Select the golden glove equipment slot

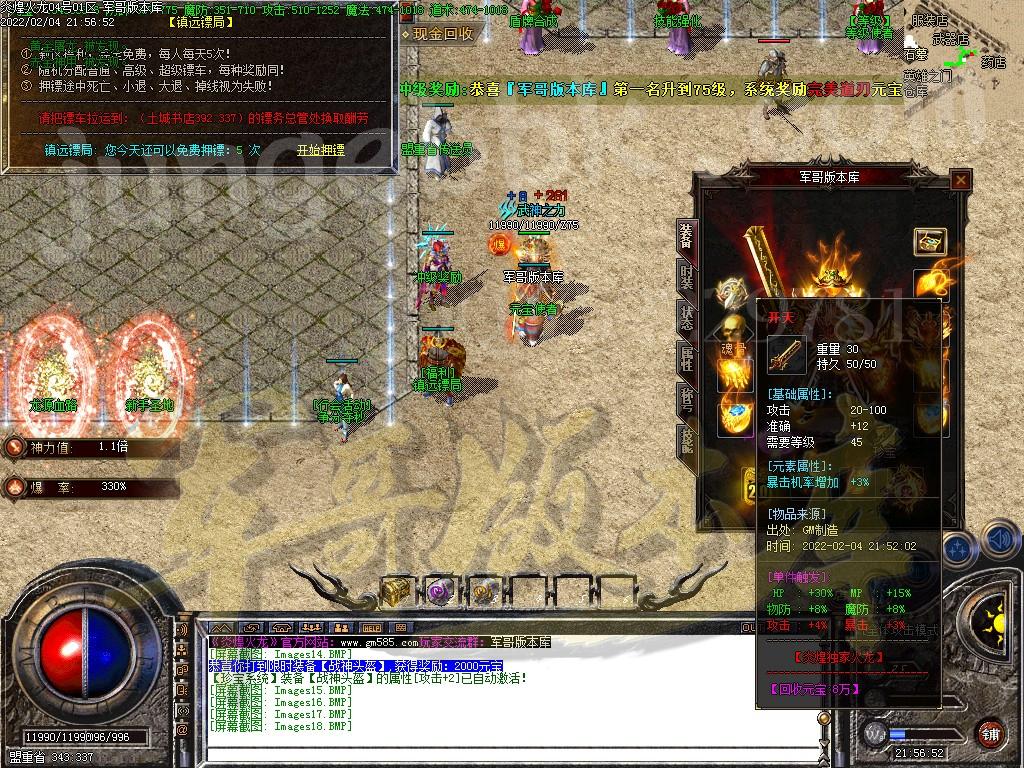pyautogui.click(x=733, y=374)
